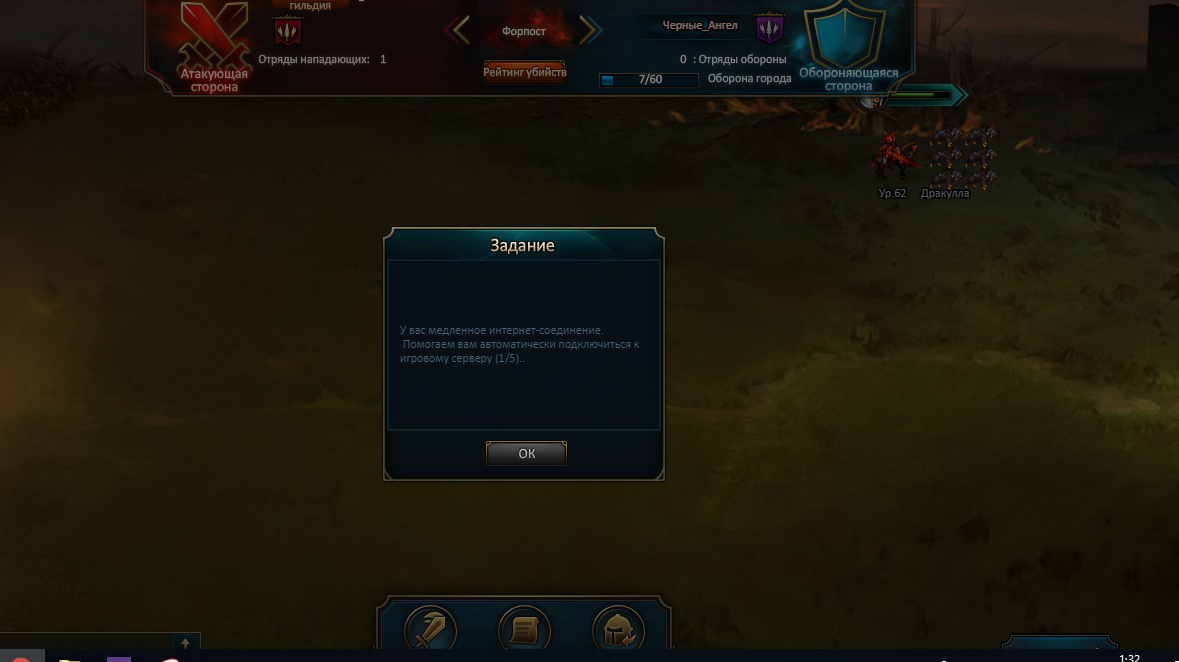Go to the previous location with the left arrow
The width and height of the screenshot is (1179, 662).
click(459, 31)
